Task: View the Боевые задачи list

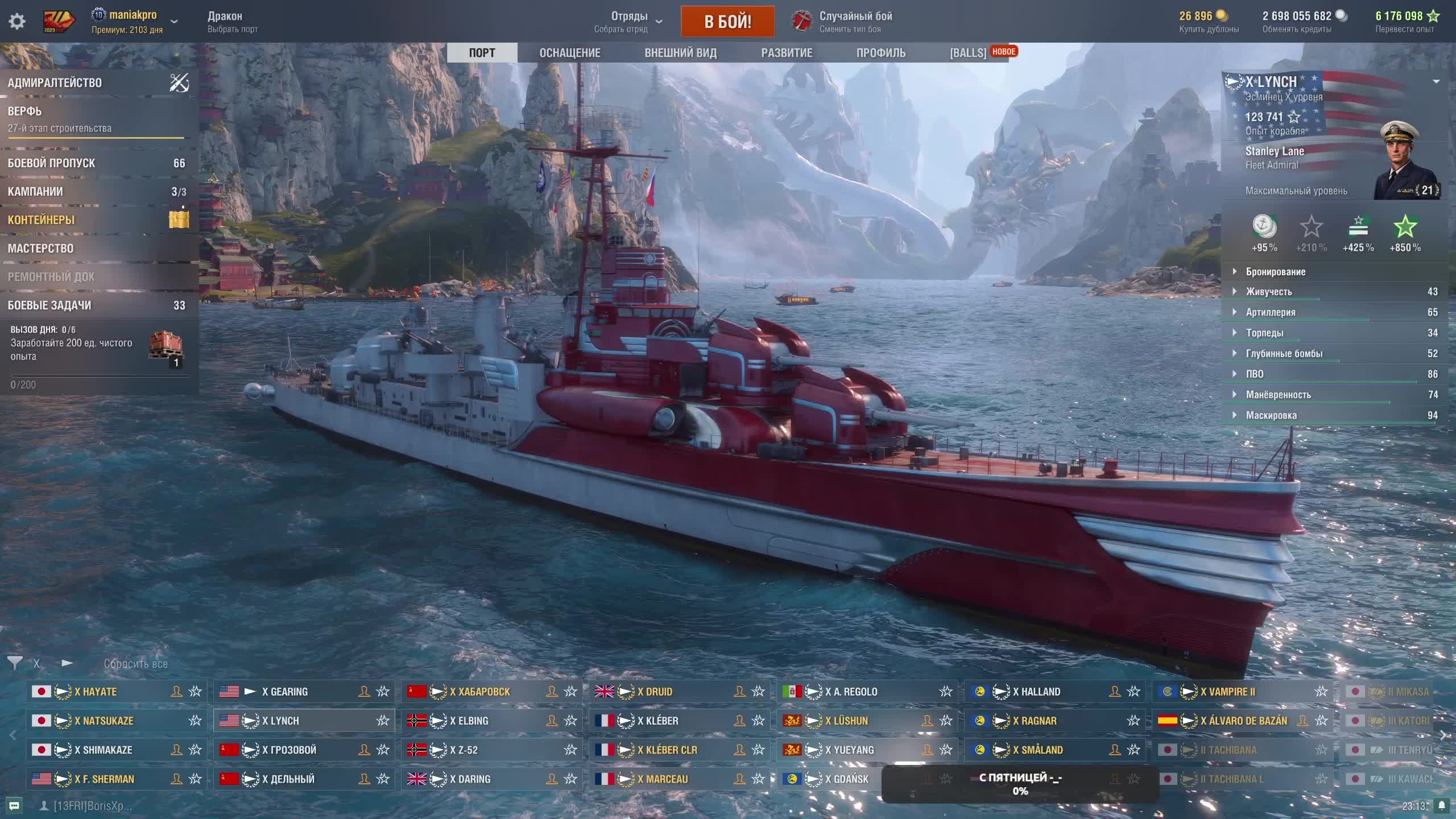Action: coord(49,305)
